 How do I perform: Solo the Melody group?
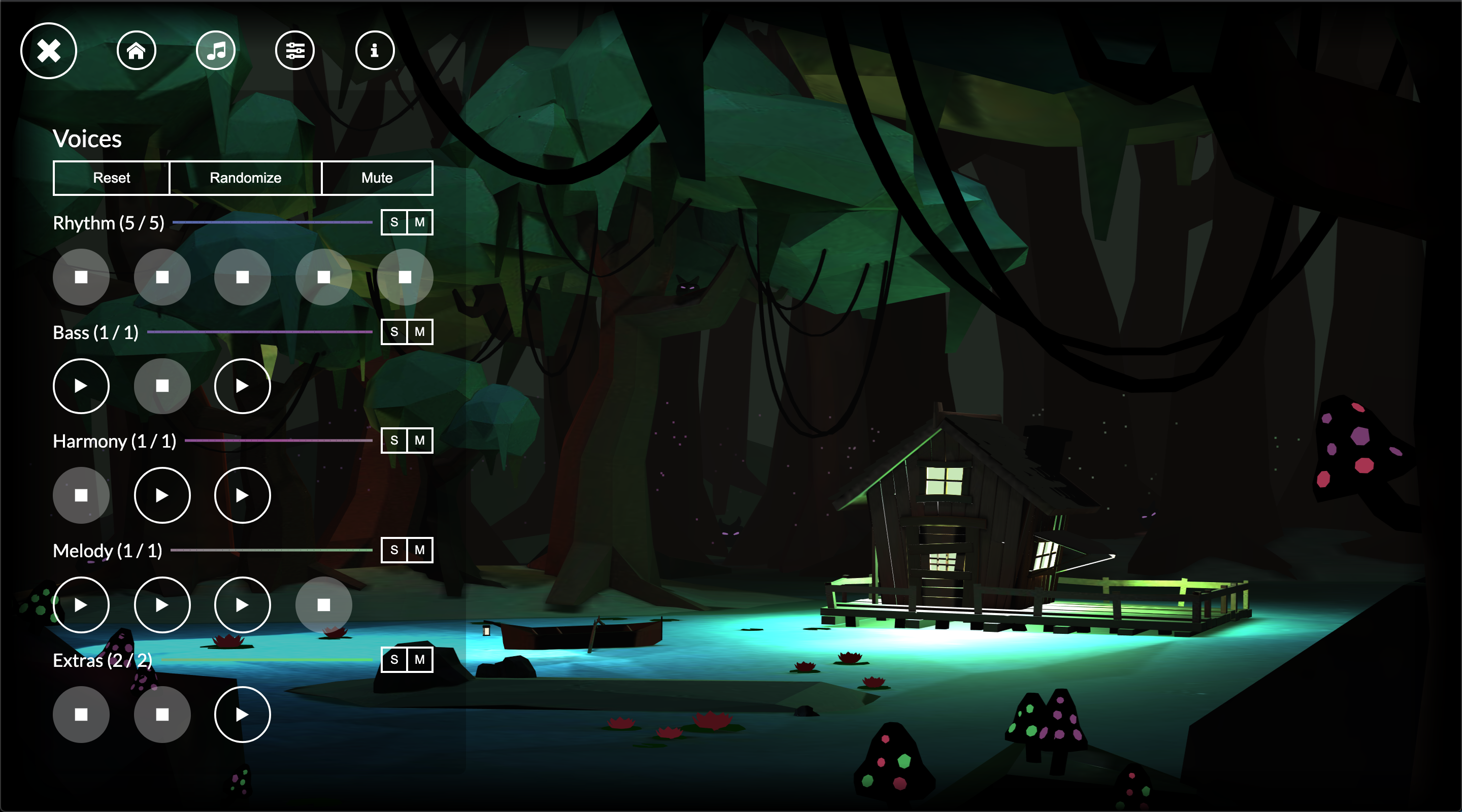(394, 550)
